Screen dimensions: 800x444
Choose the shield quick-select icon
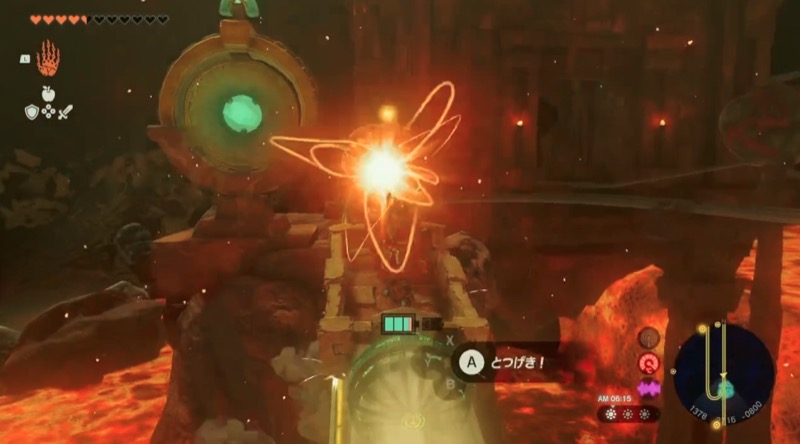(32, 111)
